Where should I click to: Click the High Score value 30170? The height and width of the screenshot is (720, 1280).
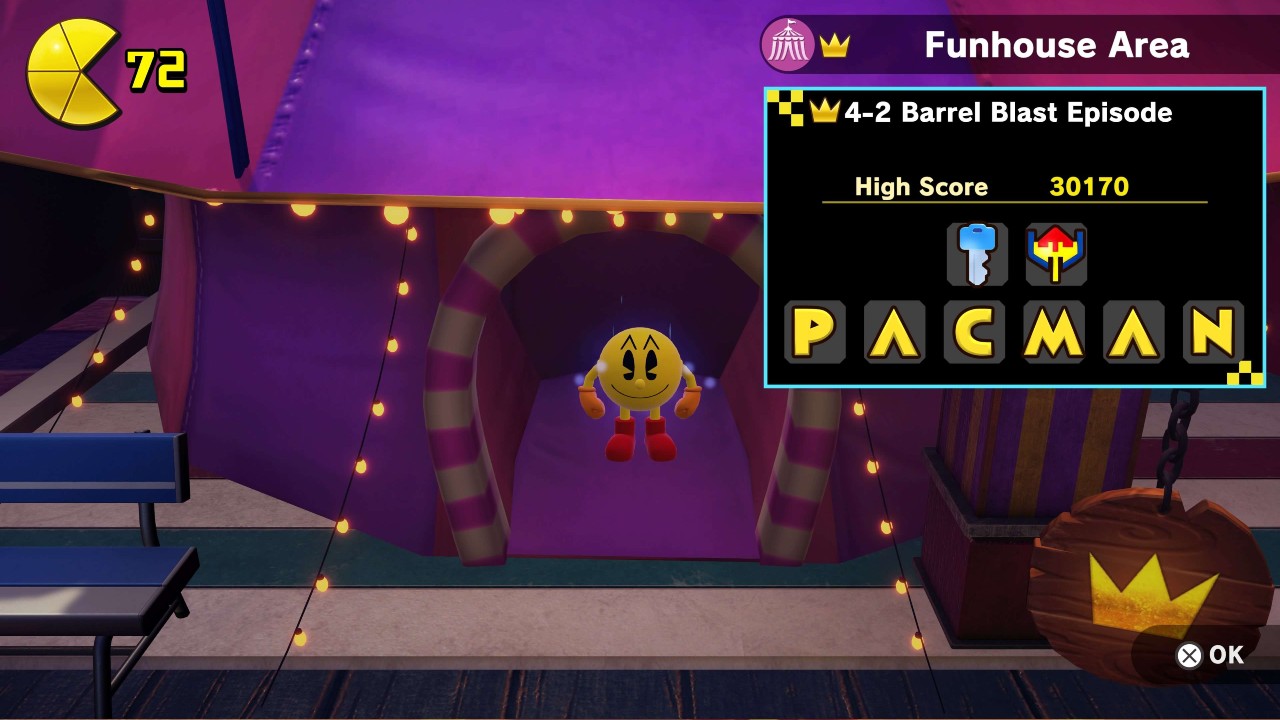1089,187
